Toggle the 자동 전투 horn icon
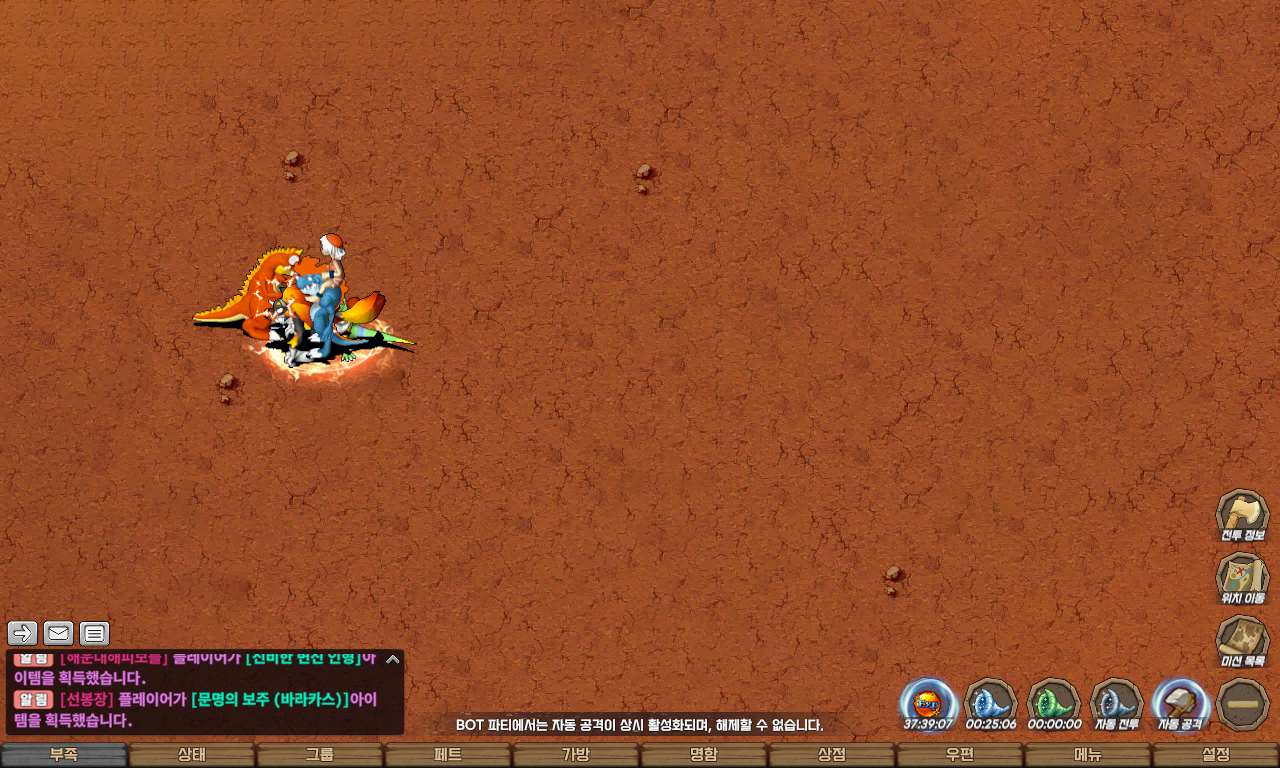This screenshot has height=768, width=1280. pyautogui.click(x=1117, y=704)
